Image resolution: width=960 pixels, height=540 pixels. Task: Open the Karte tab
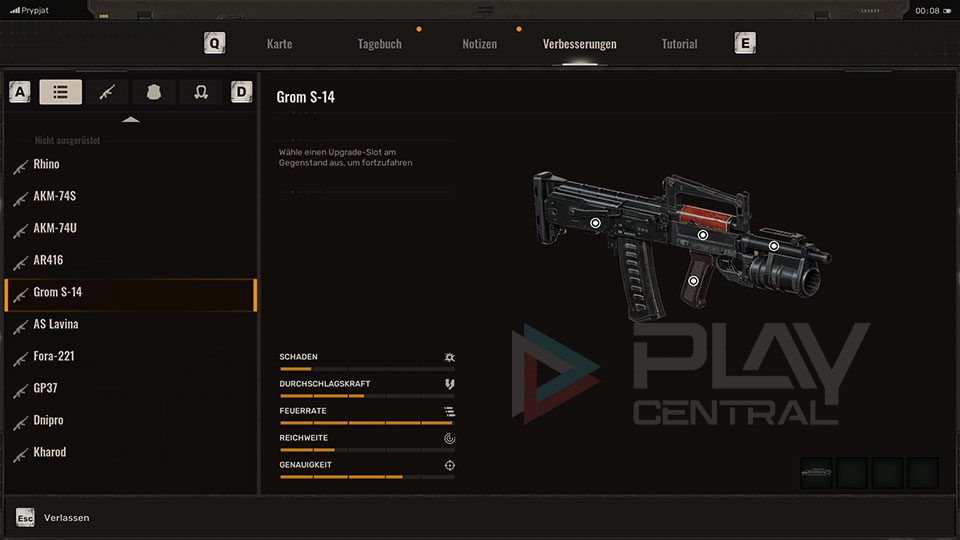(279, 44)
